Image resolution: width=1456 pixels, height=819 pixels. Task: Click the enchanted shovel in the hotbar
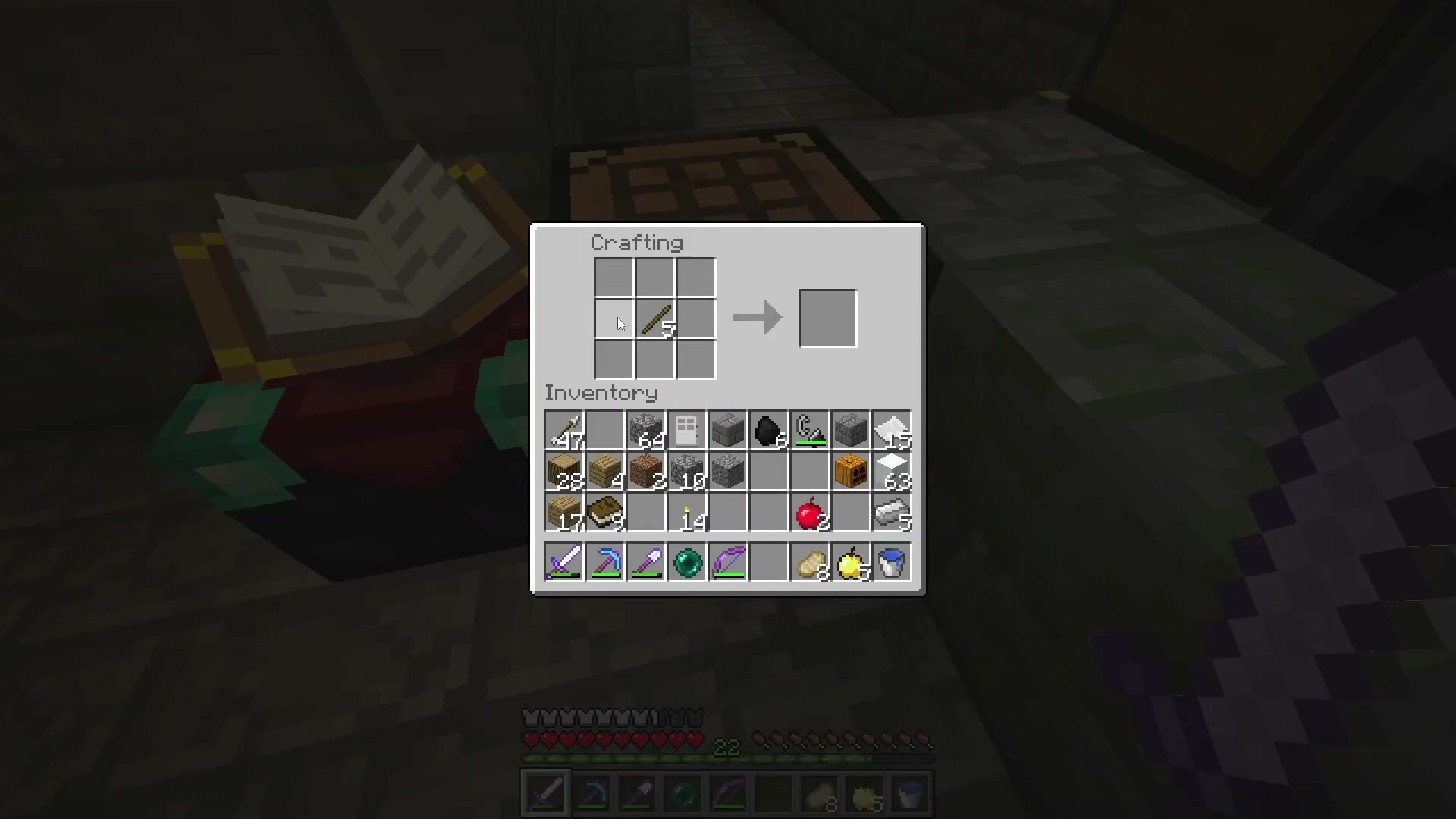tap(646, 562)
